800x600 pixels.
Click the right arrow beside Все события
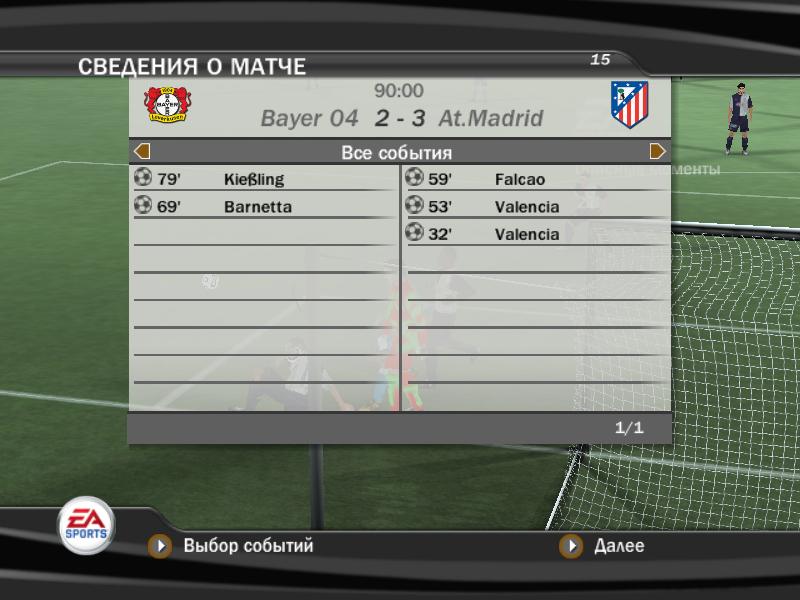[x=657, y=152]
